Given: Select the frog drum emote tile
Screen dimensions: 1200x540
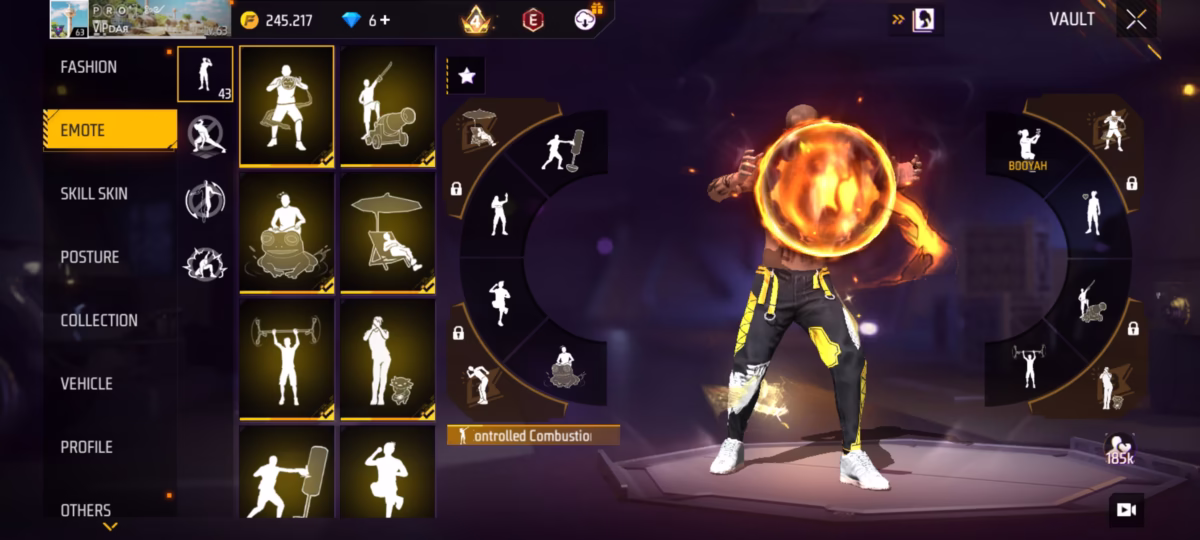Looking at the screenshot, I should pyautogui.click(x=287, y=233).
